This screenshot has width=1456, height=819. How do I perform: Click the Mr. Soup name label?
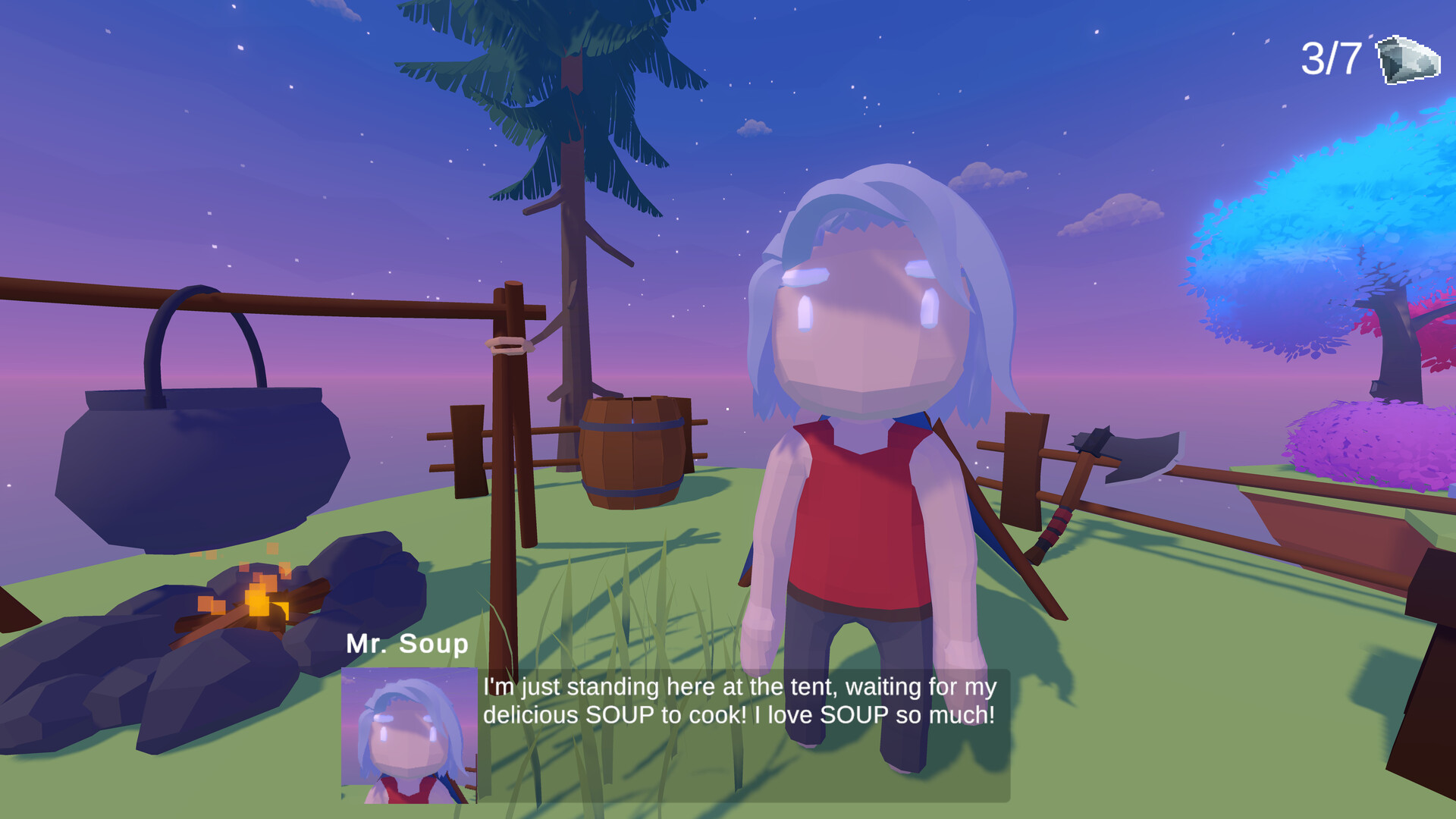click(x=406, y=644)
